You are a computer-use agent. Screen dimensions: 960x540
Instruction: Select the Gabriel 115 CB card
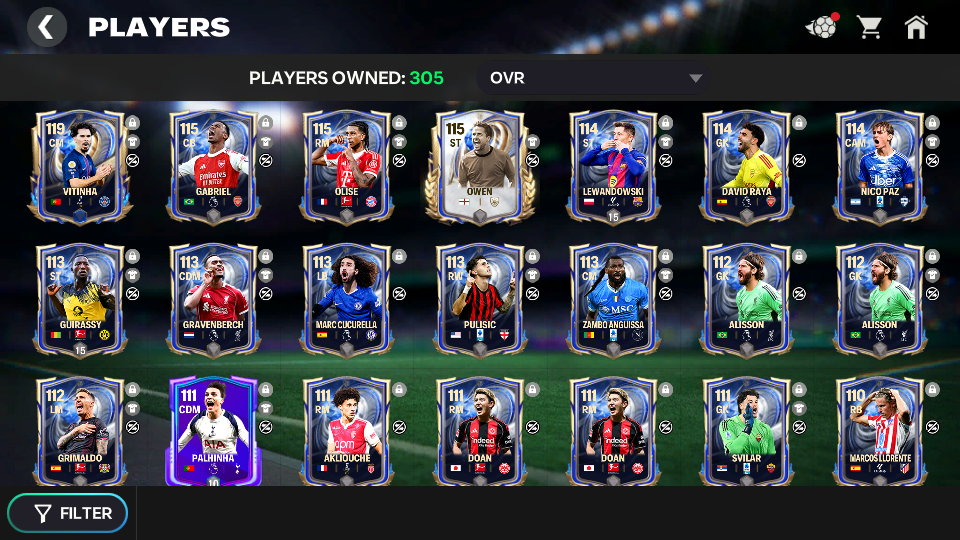213,165
